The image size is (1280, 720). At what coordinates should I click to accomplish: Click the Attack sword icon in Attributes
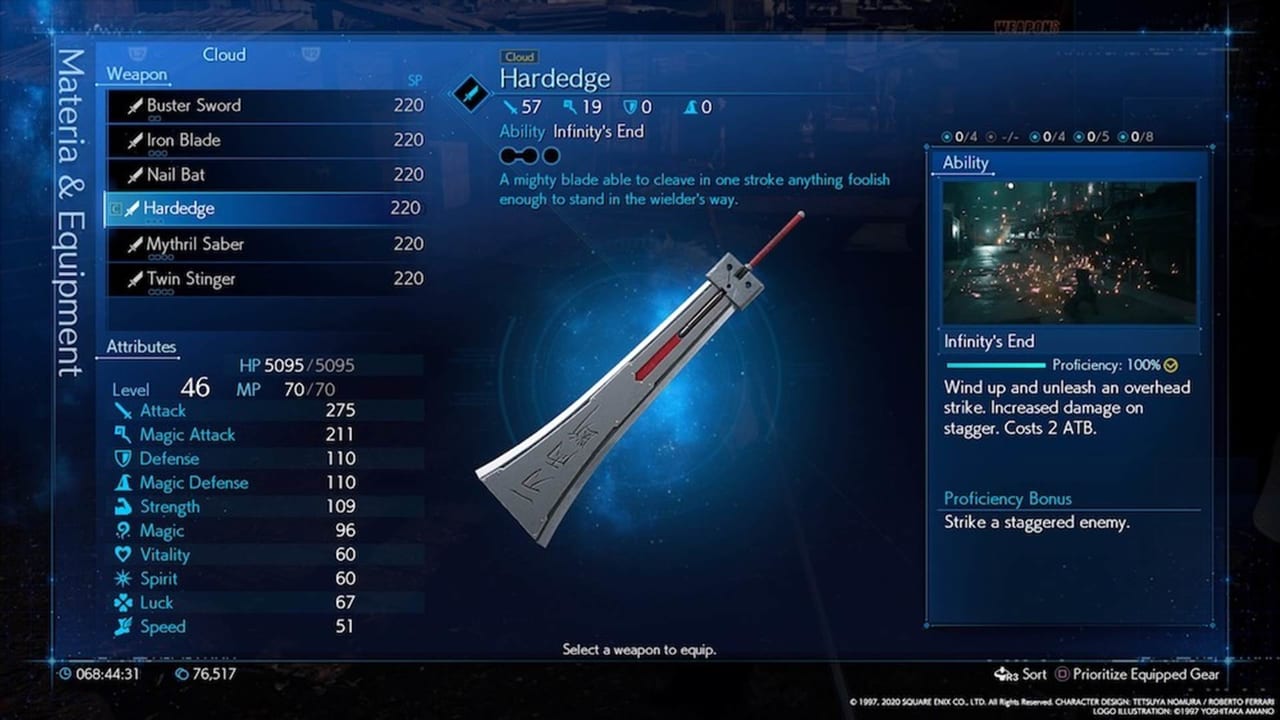click(125, 410)
